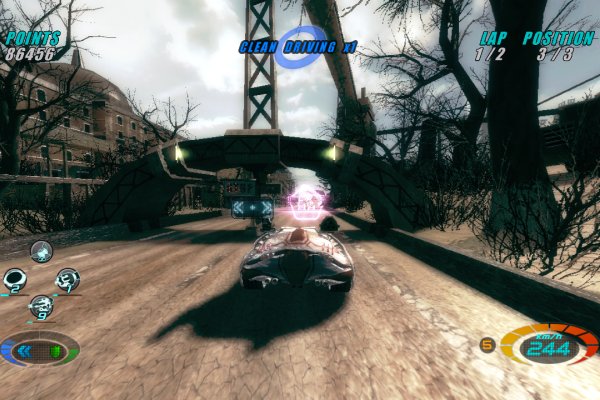Activate the green shield icon in the gauge

click(55, 351)
